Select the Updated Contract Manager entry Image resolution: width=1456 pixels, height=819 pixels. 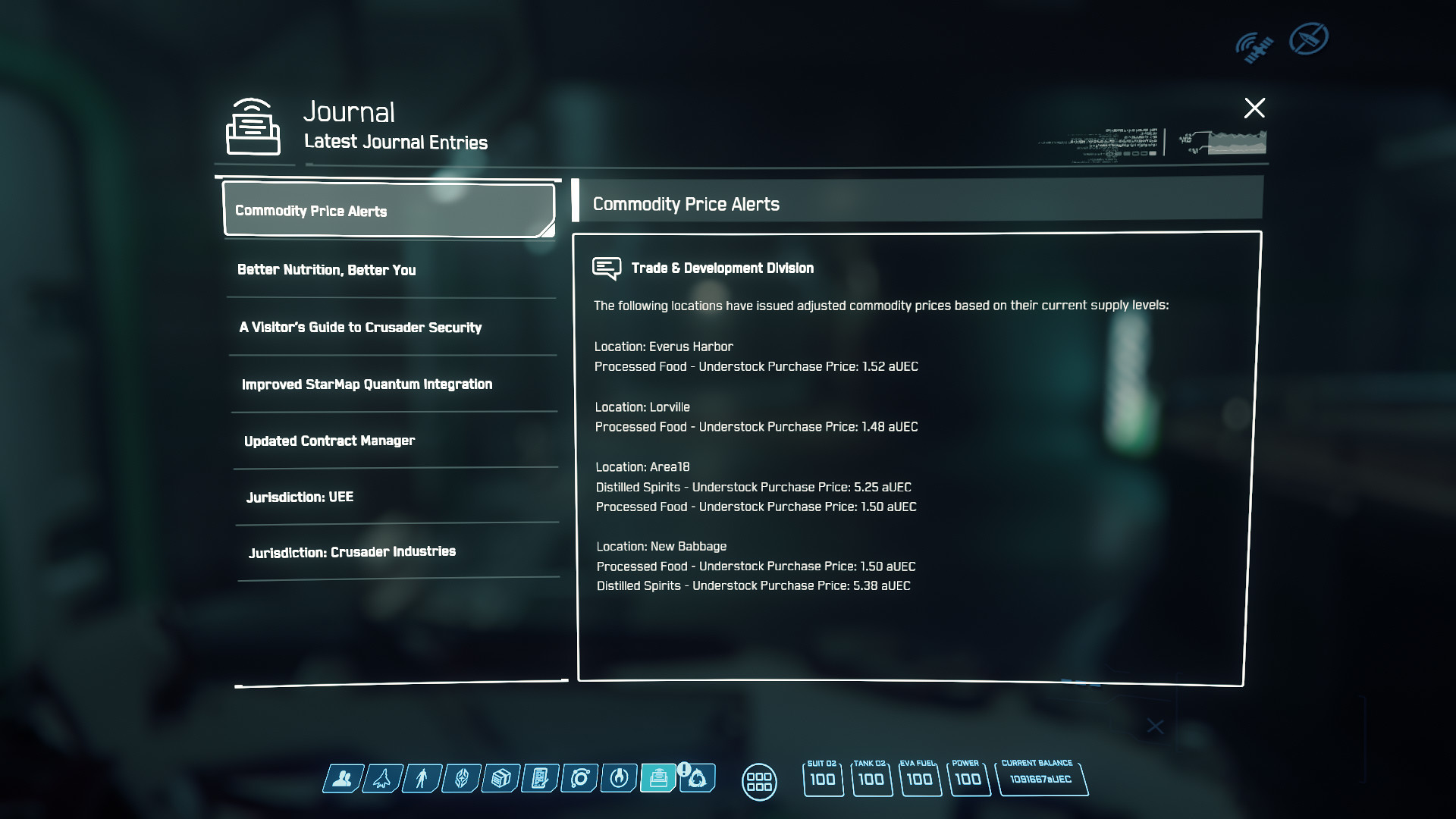pos(329,441)
